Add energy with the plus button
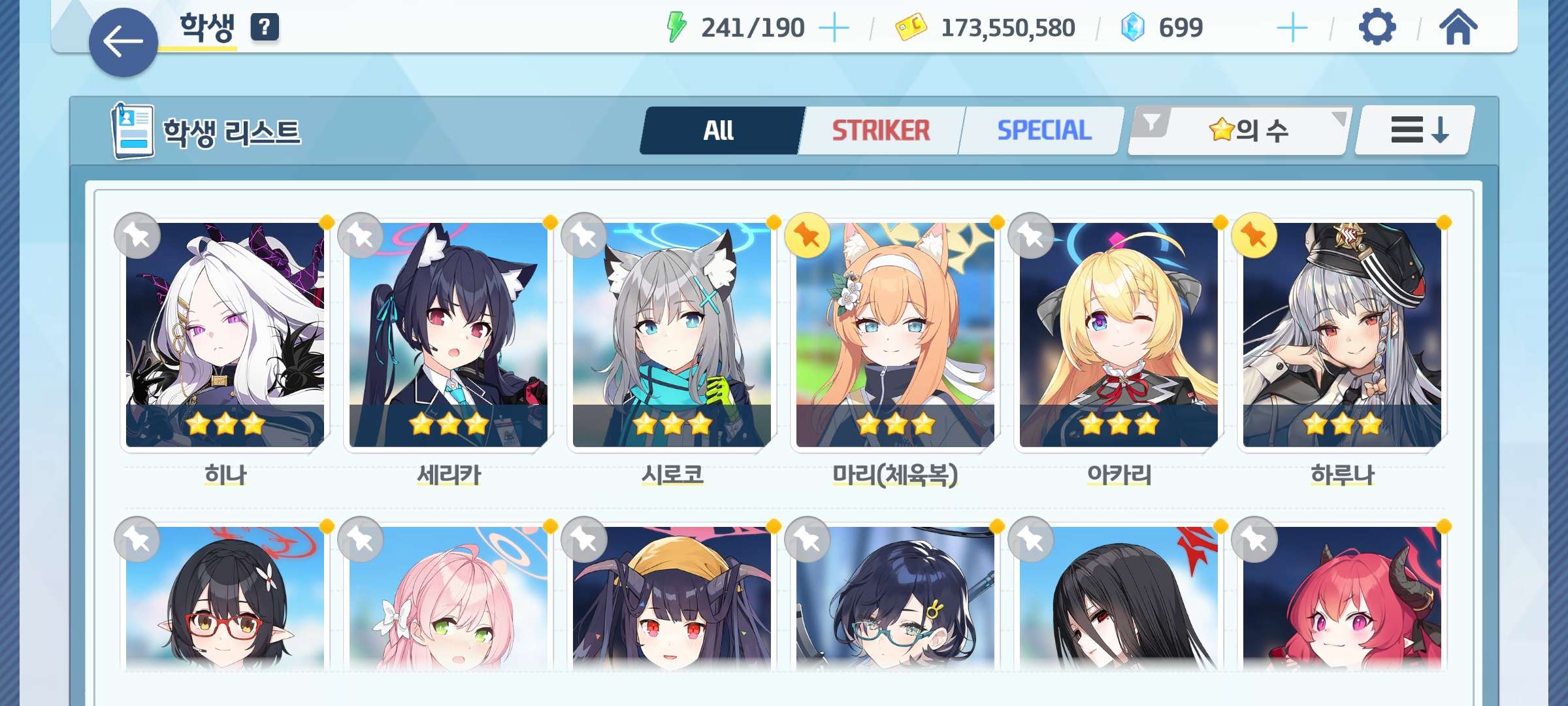The height and width of the screenshot is (706, 1568). pos(834,28)
